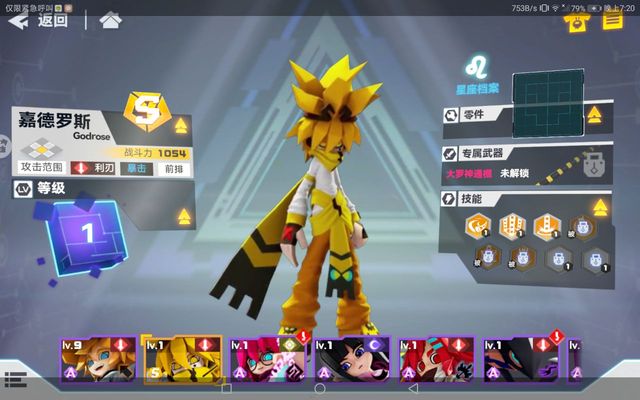Choose the dark silhouette character portrait
Screen dimensions: 640x400
pyautogui.click(x=522, y=360)
